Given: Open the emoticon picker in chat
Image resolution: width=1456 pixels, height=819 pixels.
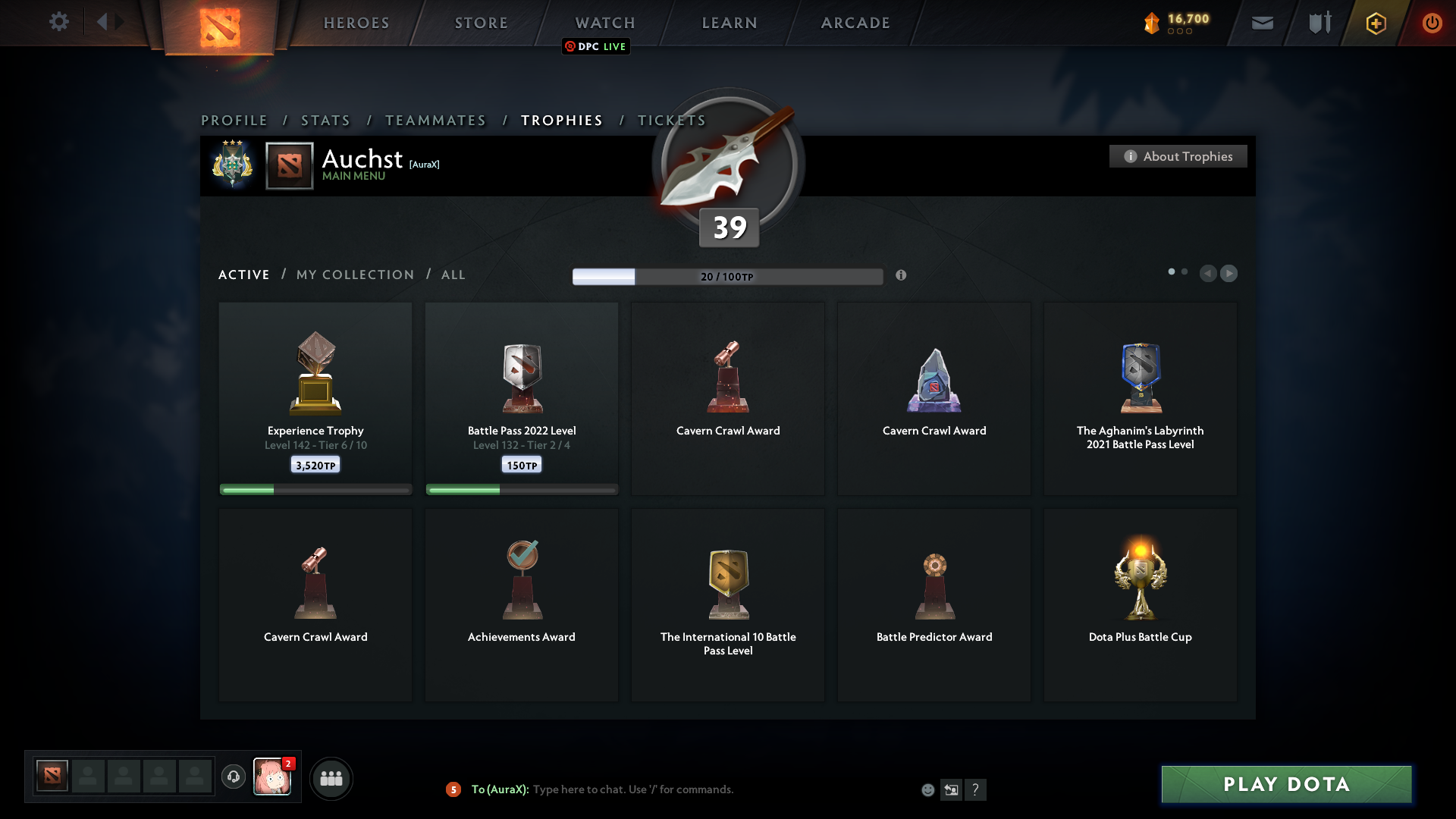Looking at the screenshot, I should (928, 789).
